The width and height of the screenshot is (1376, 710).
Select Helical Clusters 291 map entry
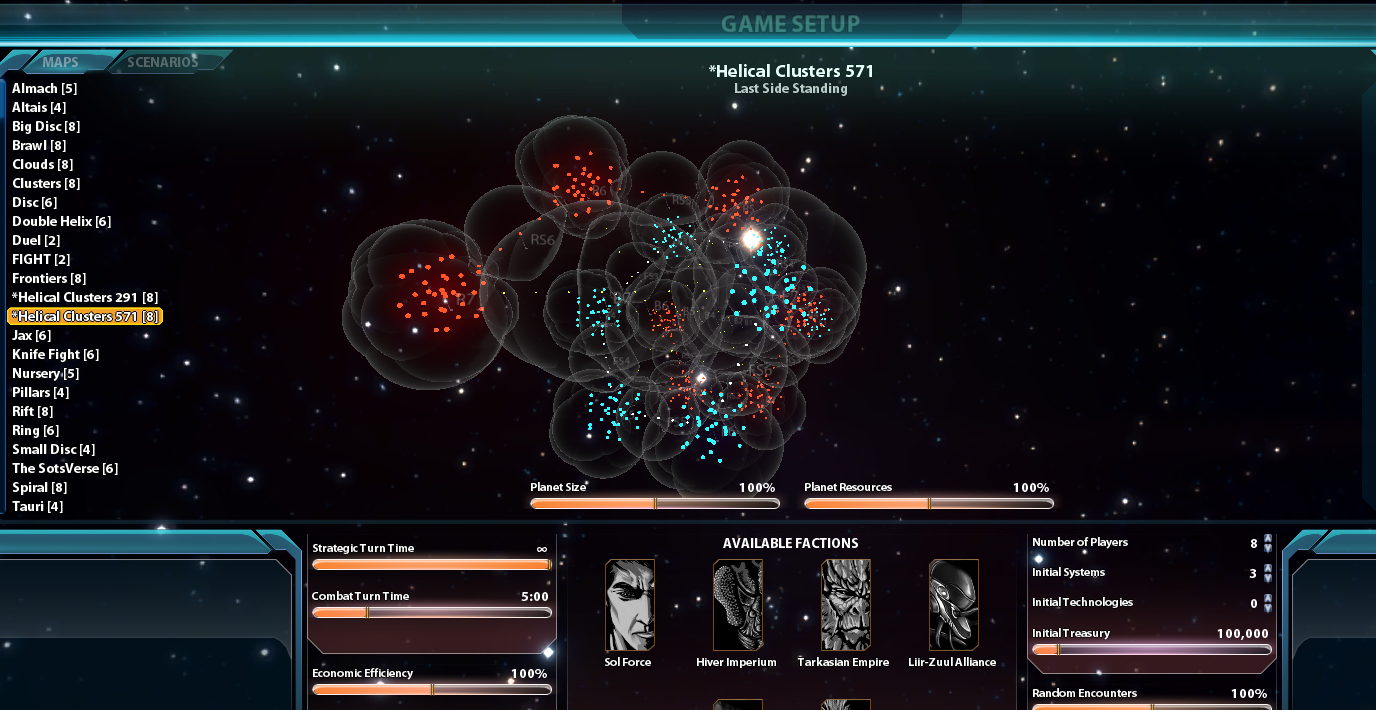85,297
